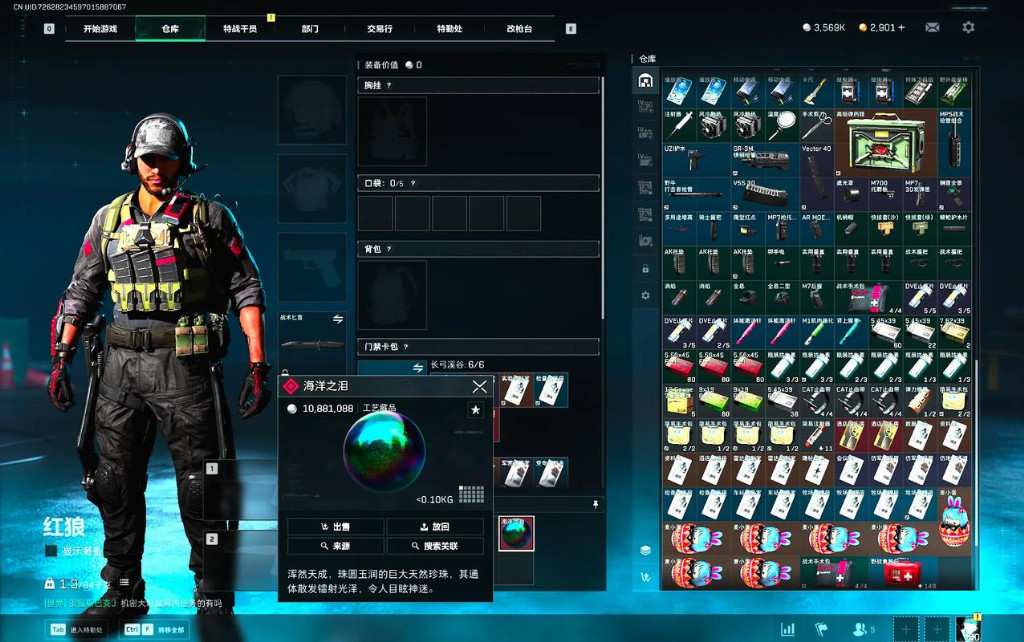
Task: Select the Vector 40 magazine in storage
Action: tap(816, 165)
